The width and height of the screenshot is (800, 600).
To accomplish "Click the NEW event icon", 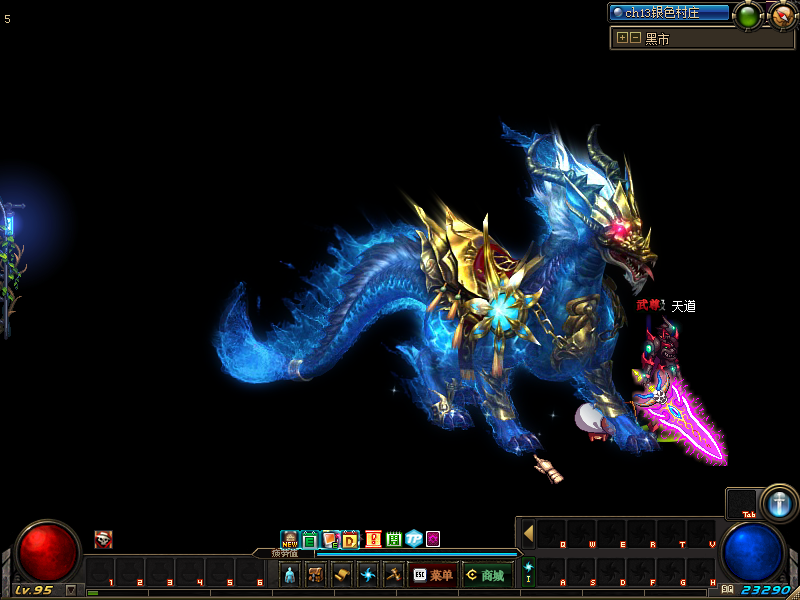I will 290,540.
